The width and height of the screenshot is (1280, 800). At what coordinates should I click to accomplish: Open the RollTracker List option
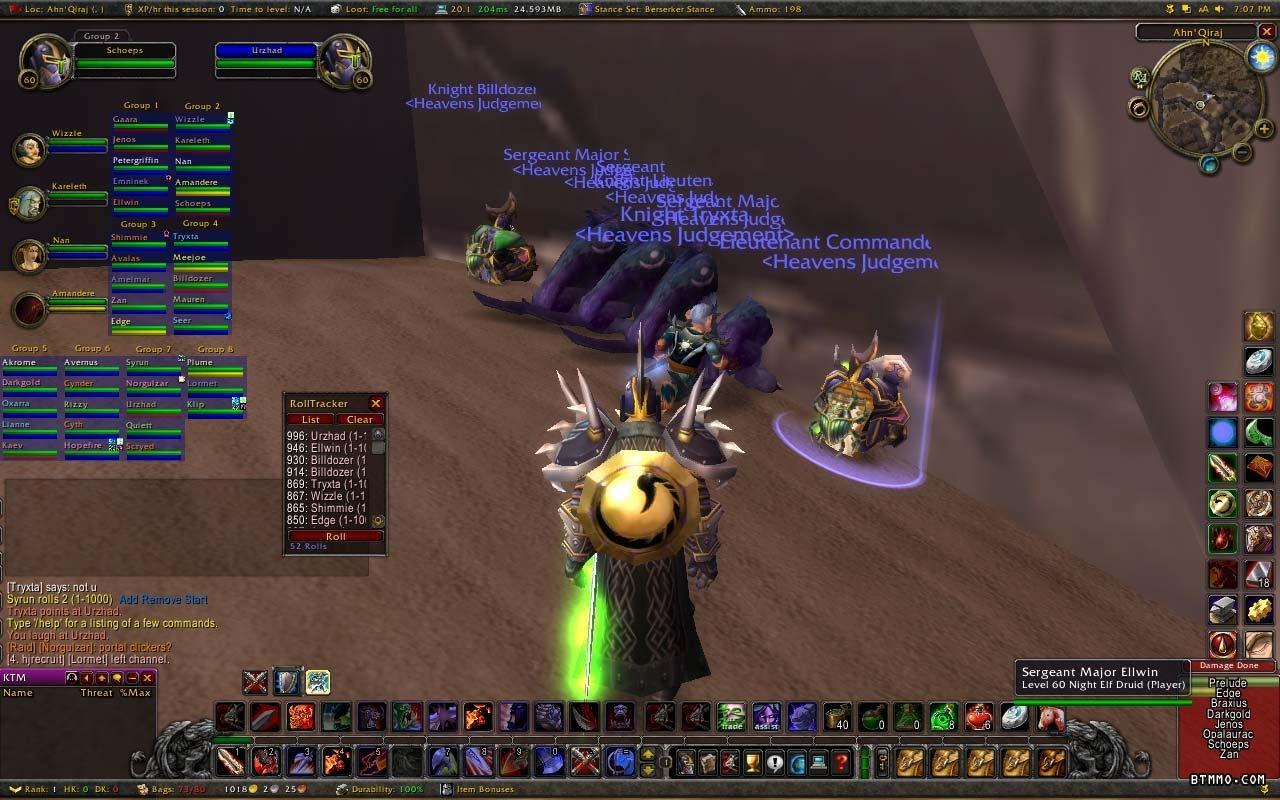pos(311,420)
